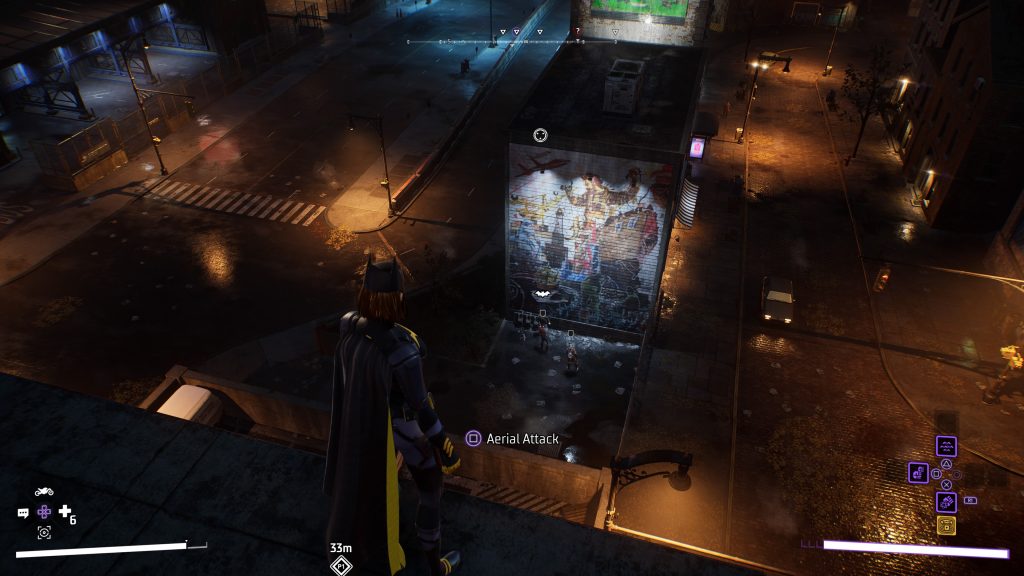This screenshot has width=1024, height=576.
Task: Open the chat speech bubble icon
Action: coord(23,513)
